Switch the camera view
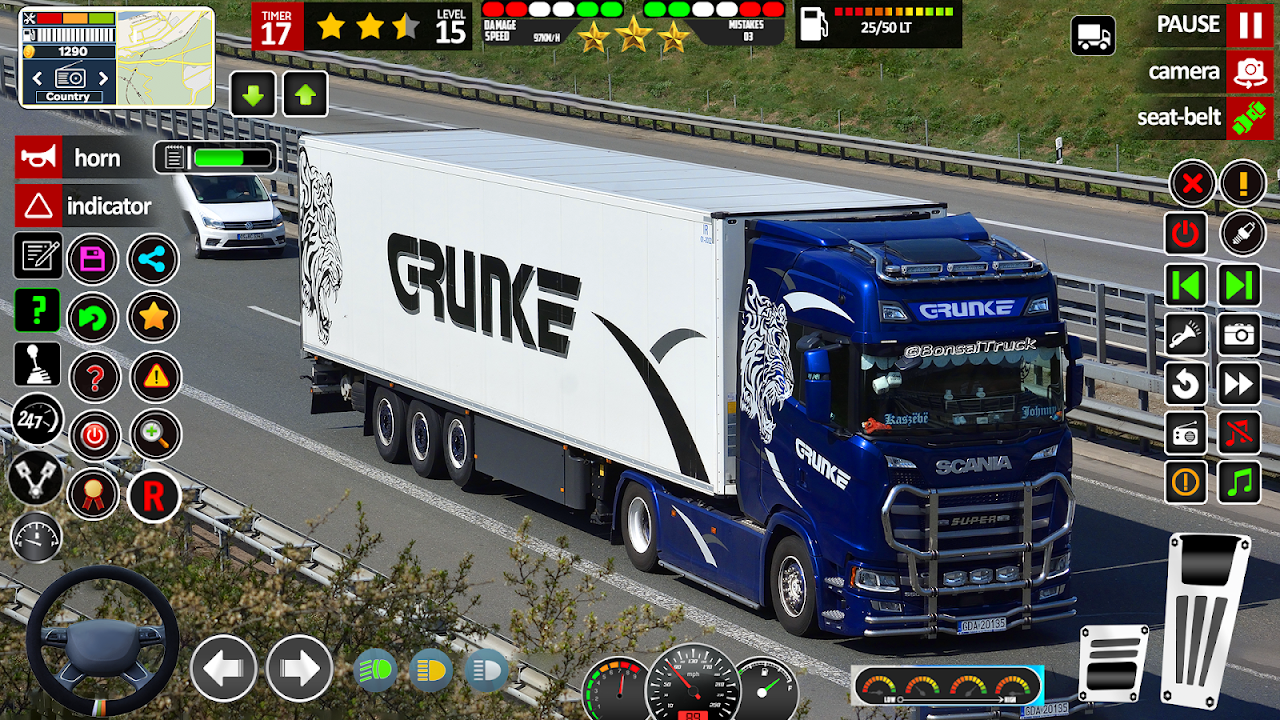 [1250, 72]
